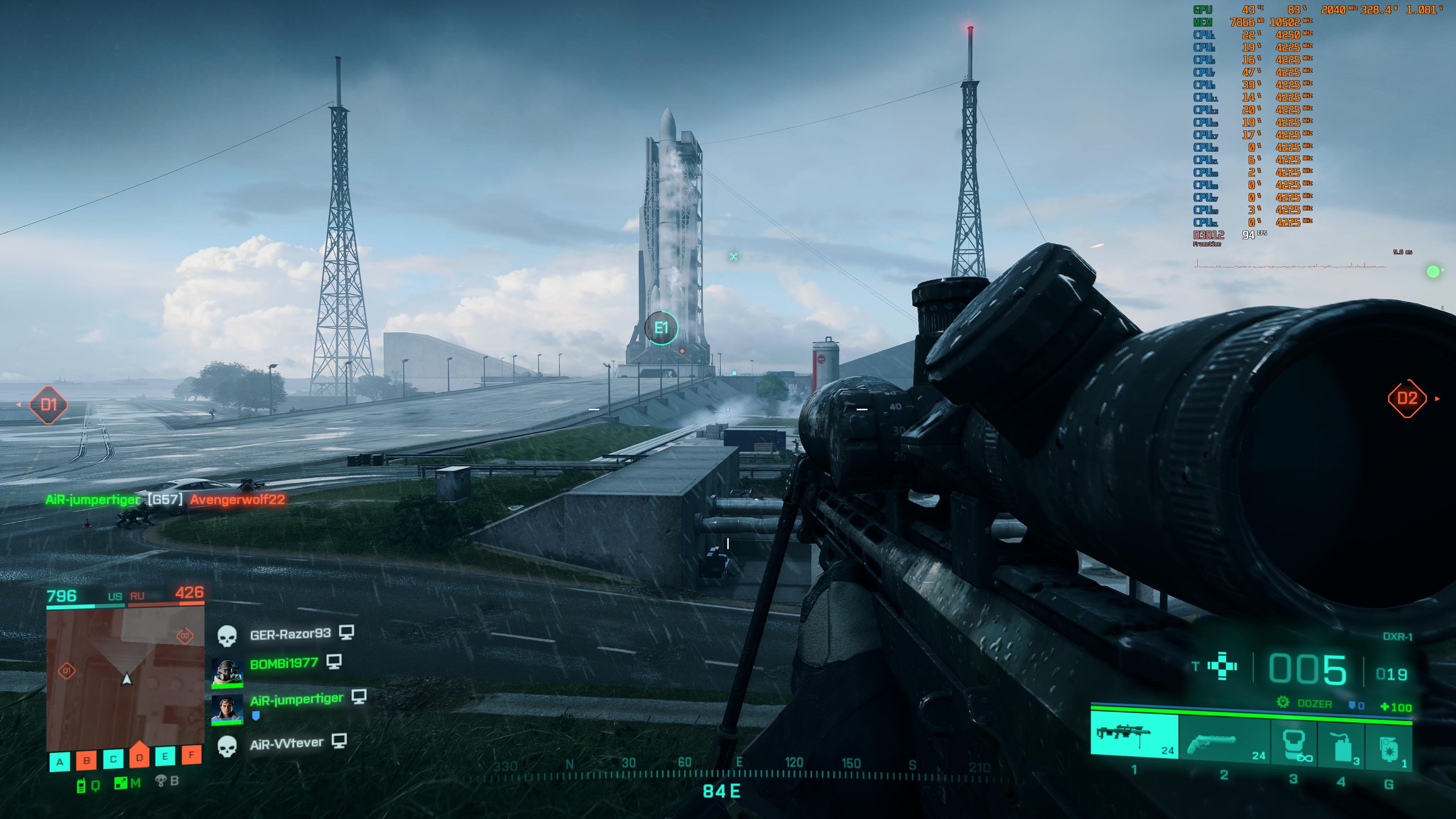Click AiR-jumpertiger in the squad list

click(x=296, y=700)
